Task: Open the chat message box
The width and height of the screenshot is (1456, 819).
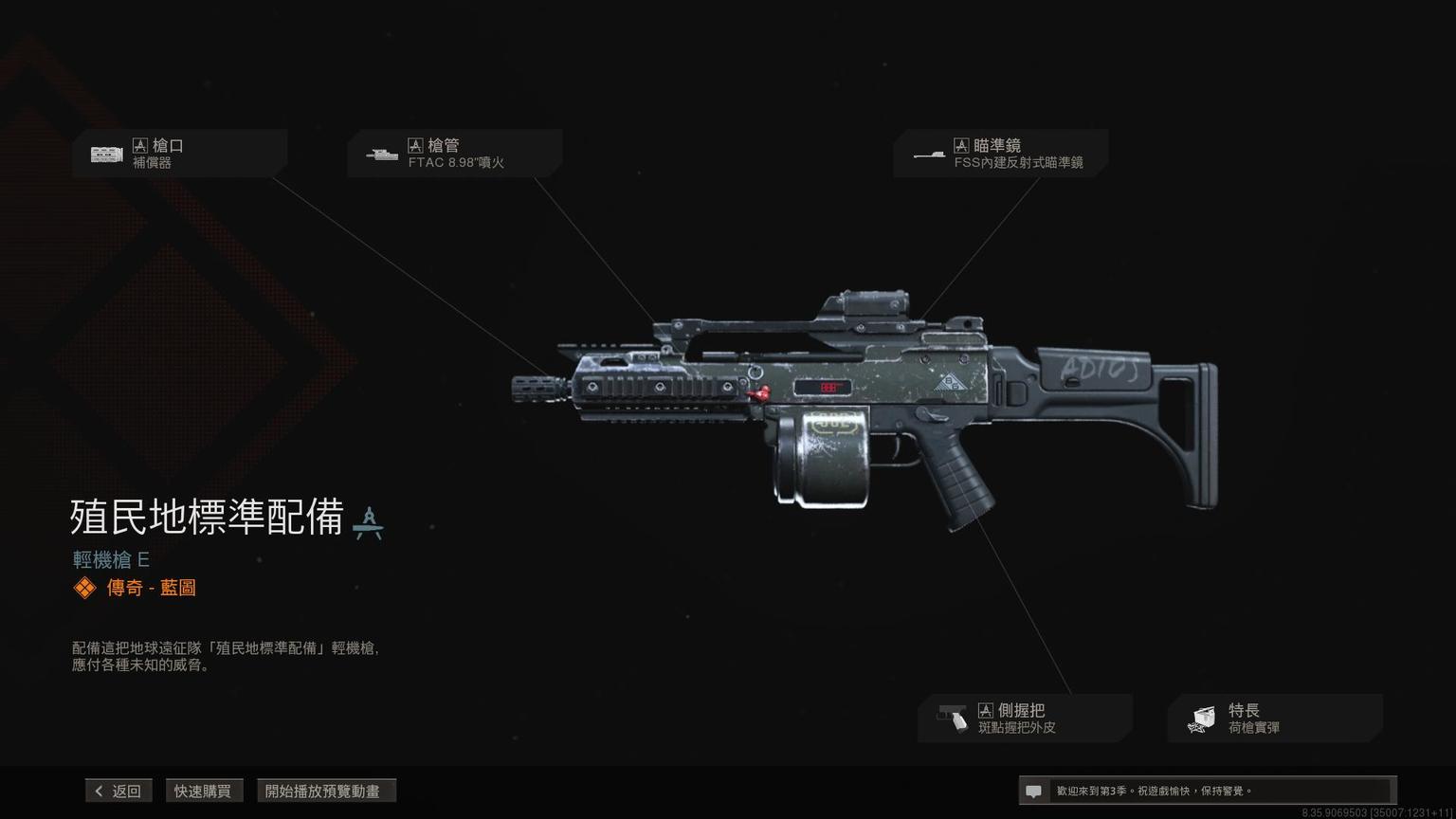Action: click(x=1205, y=791)
